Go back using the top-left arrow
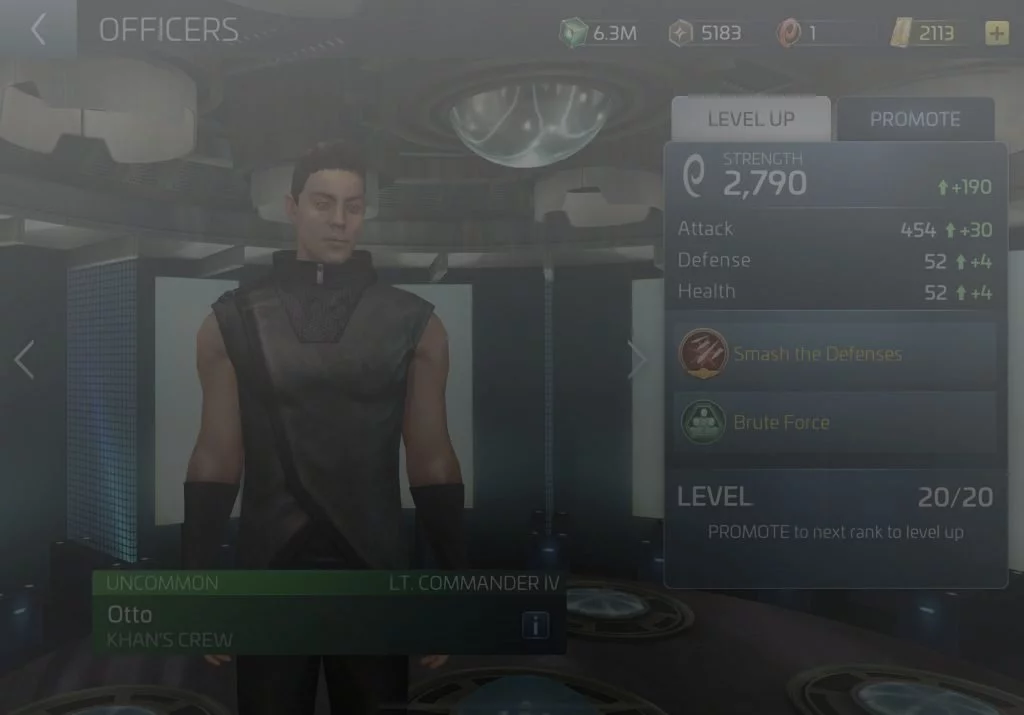The height and width of the screenshot is (715, 1024). click(x=38, y=30)
